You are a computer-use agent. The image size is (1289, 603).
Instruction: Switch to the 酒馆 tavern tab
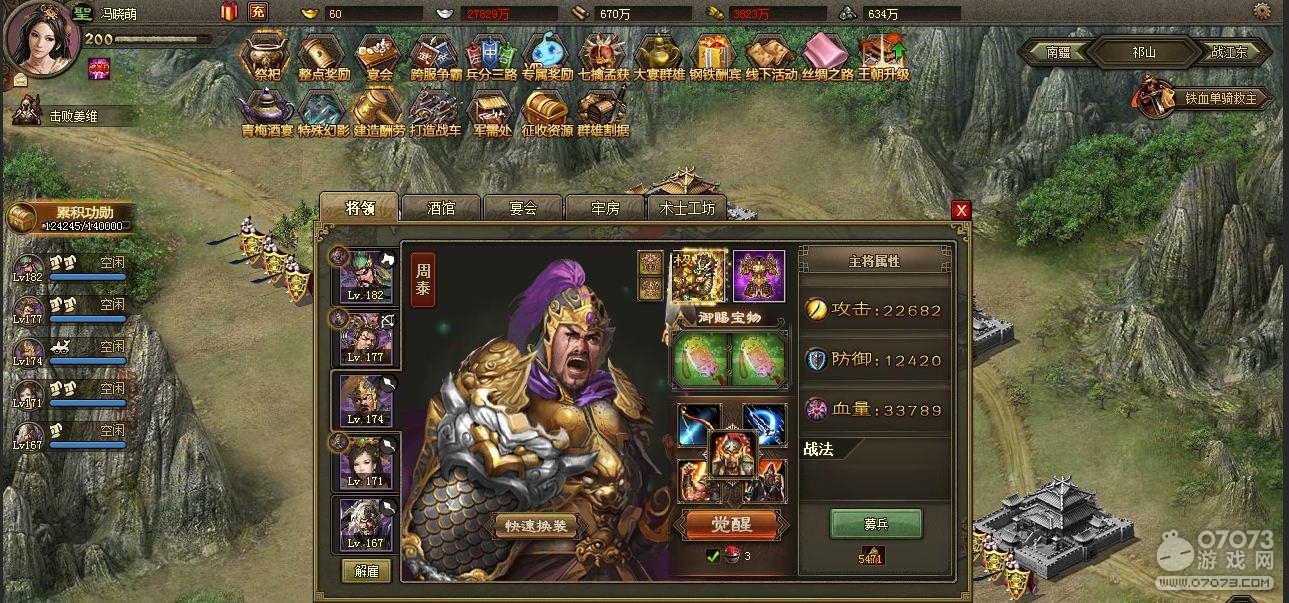pos(441,208)
